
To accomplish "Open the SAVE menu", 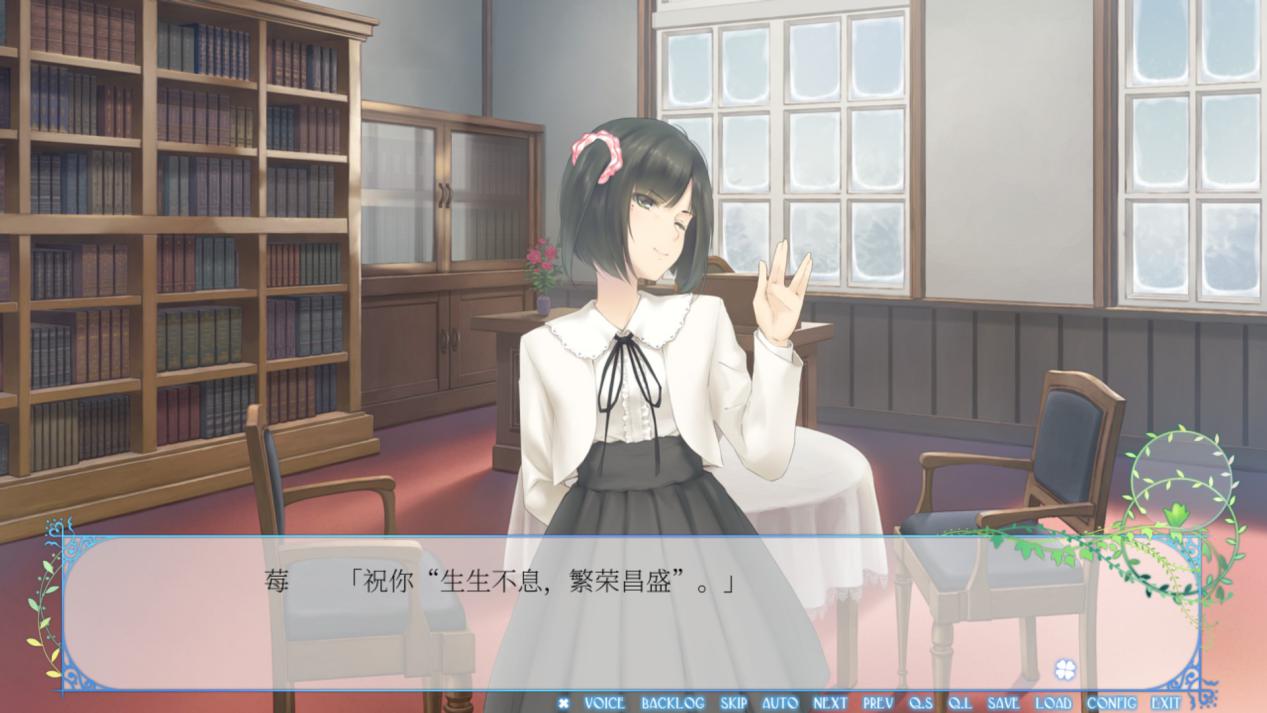I will [1003, 703].
